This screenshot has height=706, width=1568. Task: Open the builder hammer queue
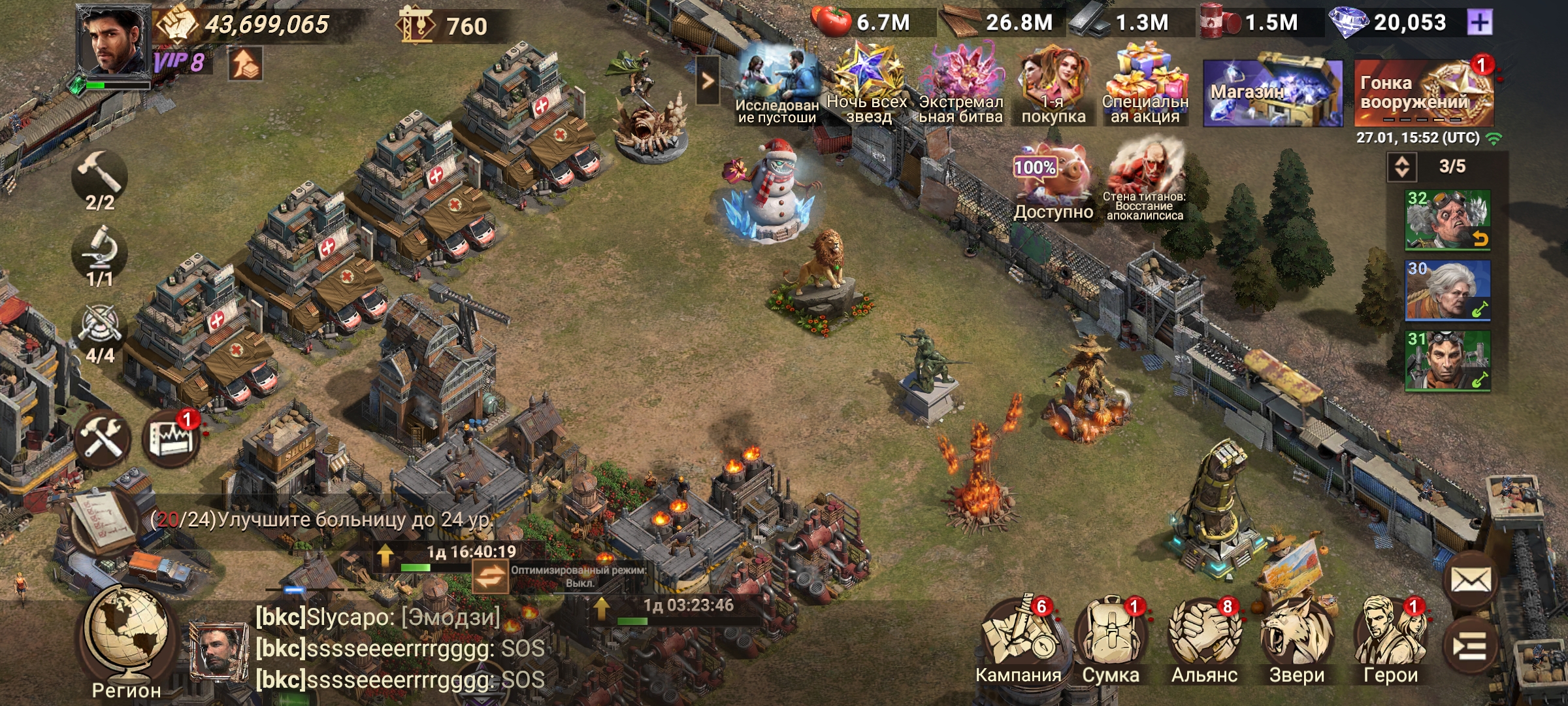99,180
